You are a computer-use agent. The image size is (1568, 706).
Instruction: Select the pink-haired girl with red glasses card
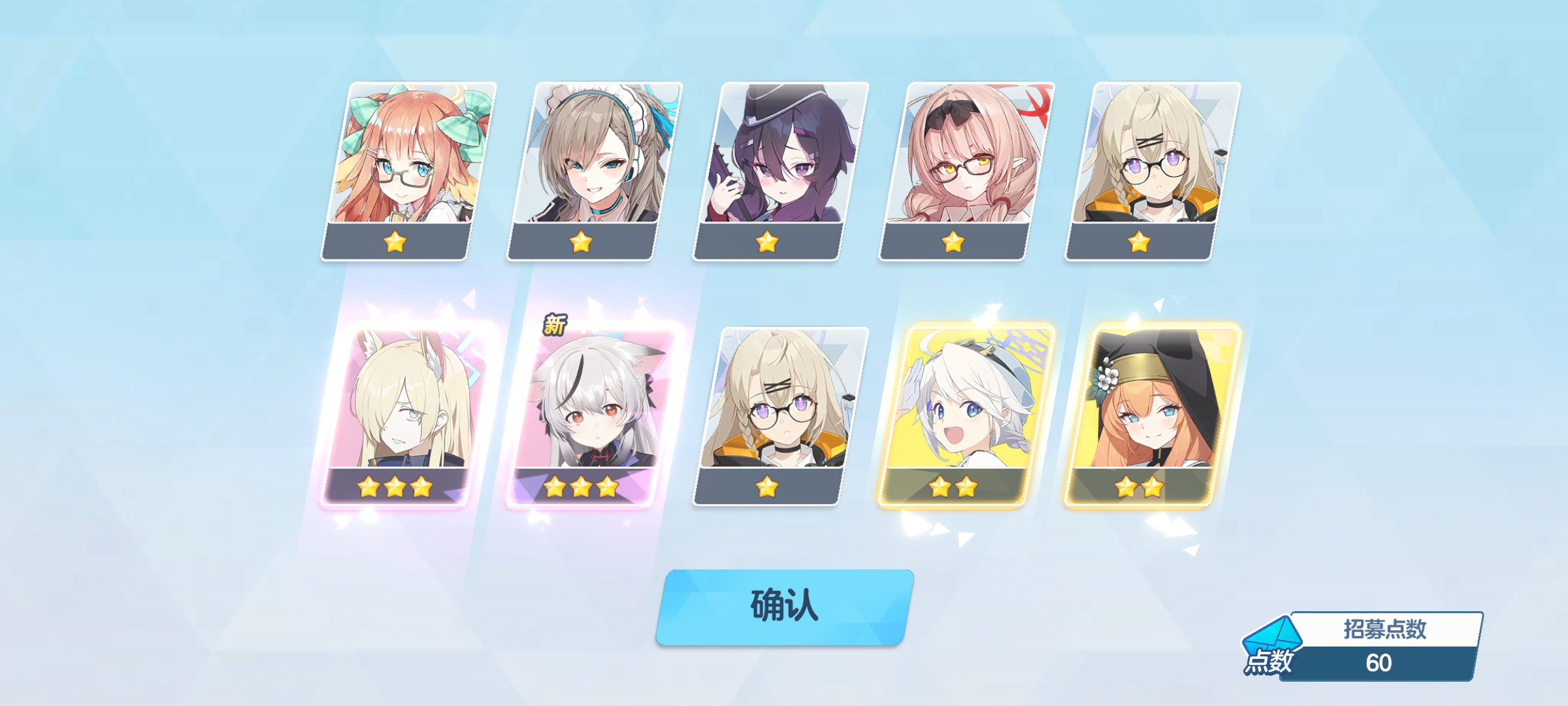[967, 170]
